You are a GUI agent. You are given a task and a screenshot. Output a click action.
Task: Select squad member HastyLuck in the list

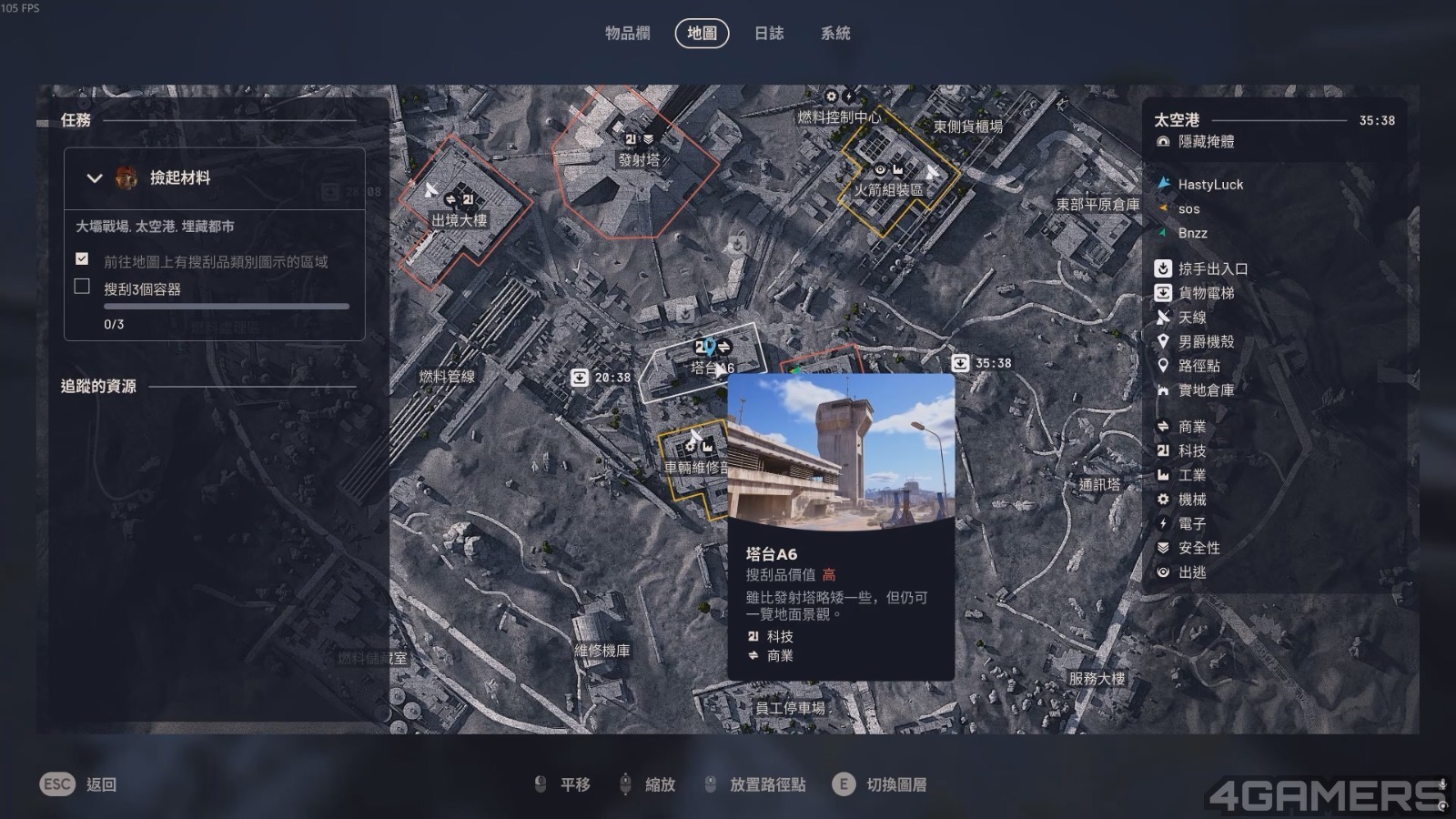click(x=1209, y=185)
